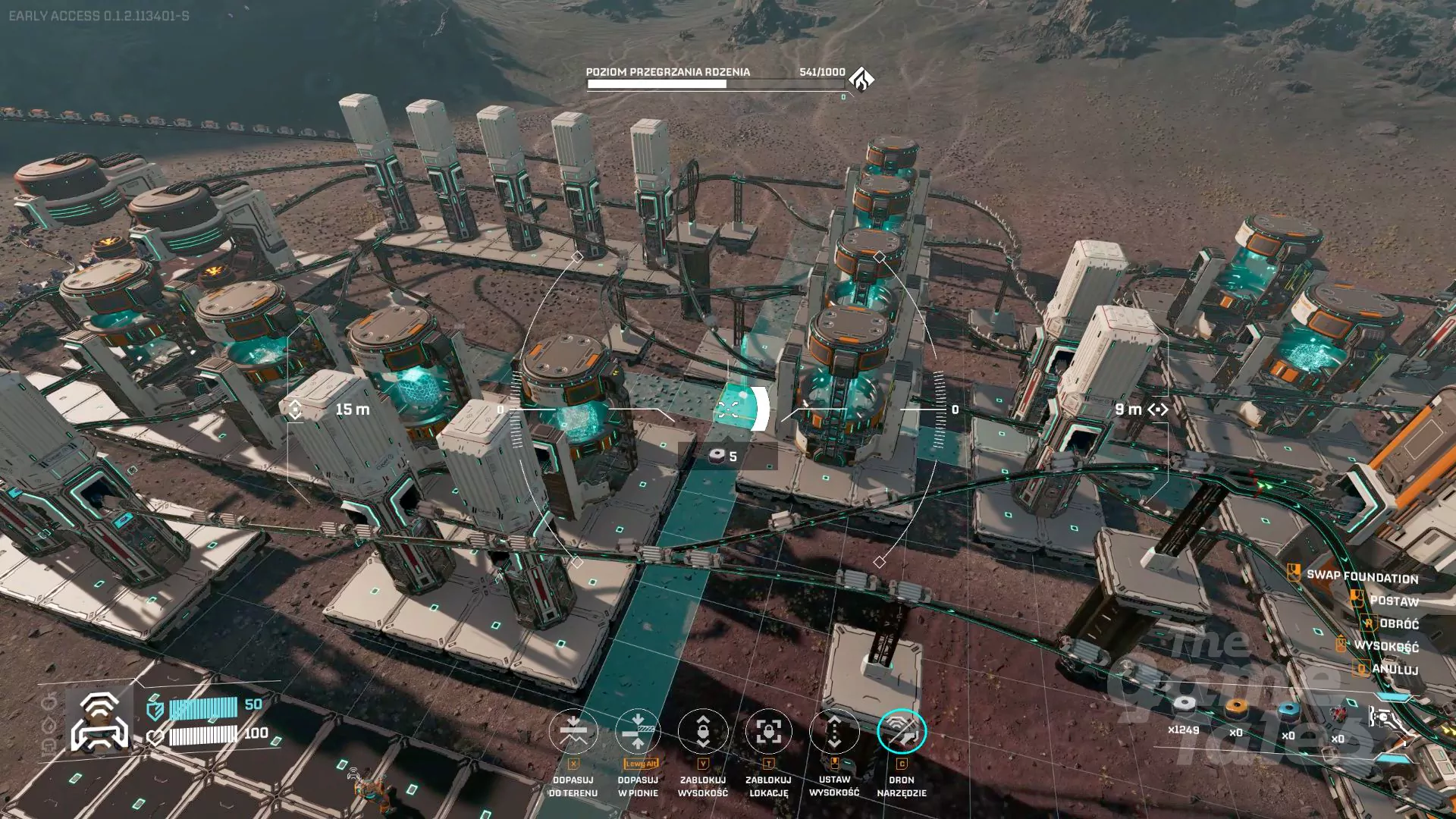The height and width of the screenshot is (819, 1456).
Task: Activate the Zablokuj wysokość lock icon
Action: 703,732
